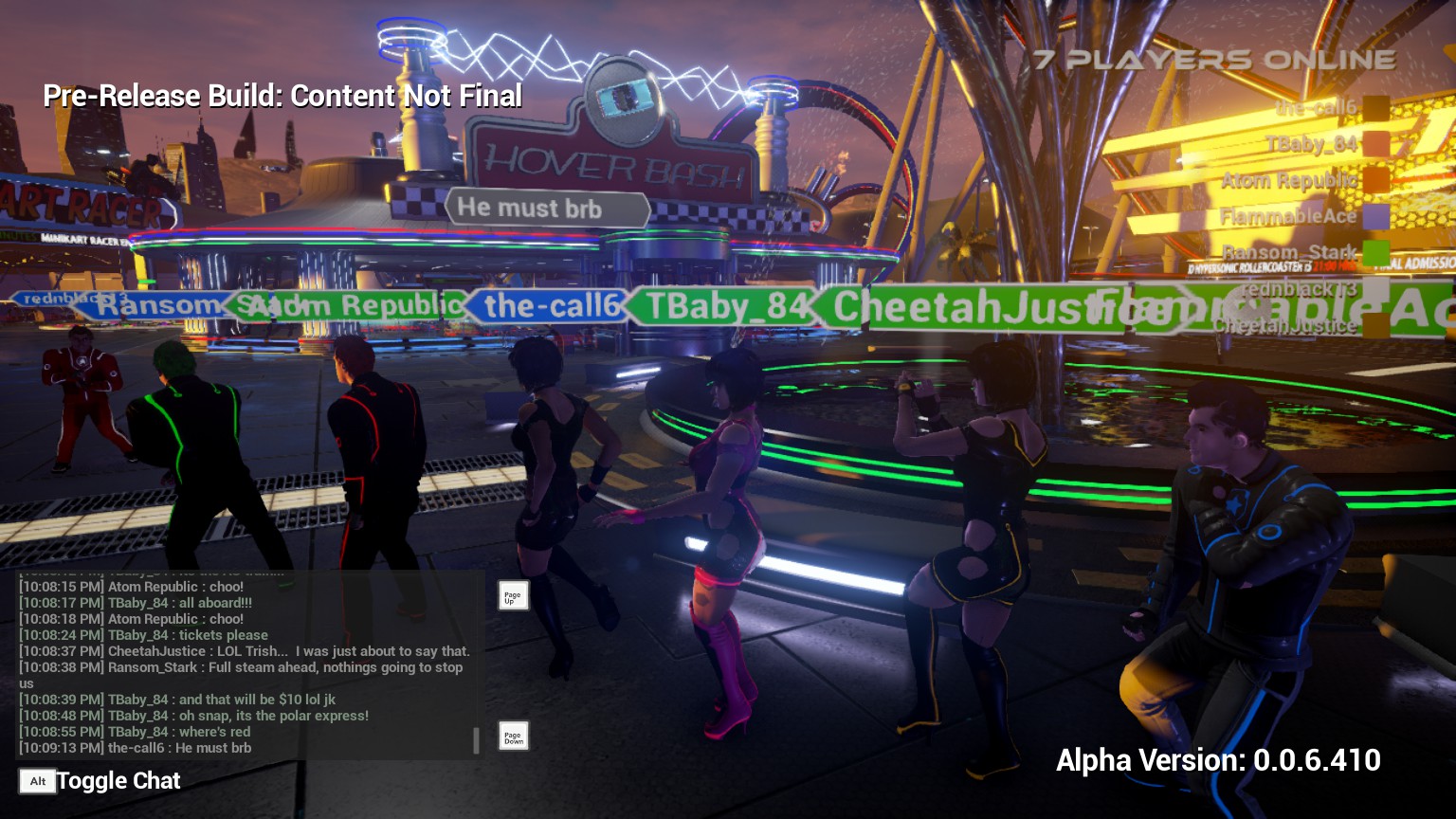The height and width of the screenshot is (819, 1456).
Task: Choose Atom Republic in the player list
Action: [1289, 180]
